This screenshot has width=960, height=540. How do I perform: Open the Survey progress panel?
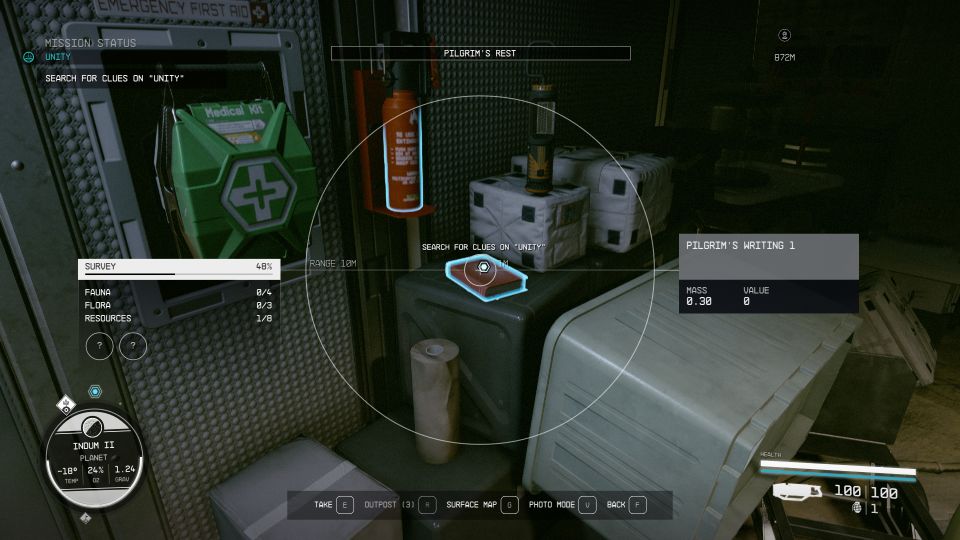click(x=179, y=267)
